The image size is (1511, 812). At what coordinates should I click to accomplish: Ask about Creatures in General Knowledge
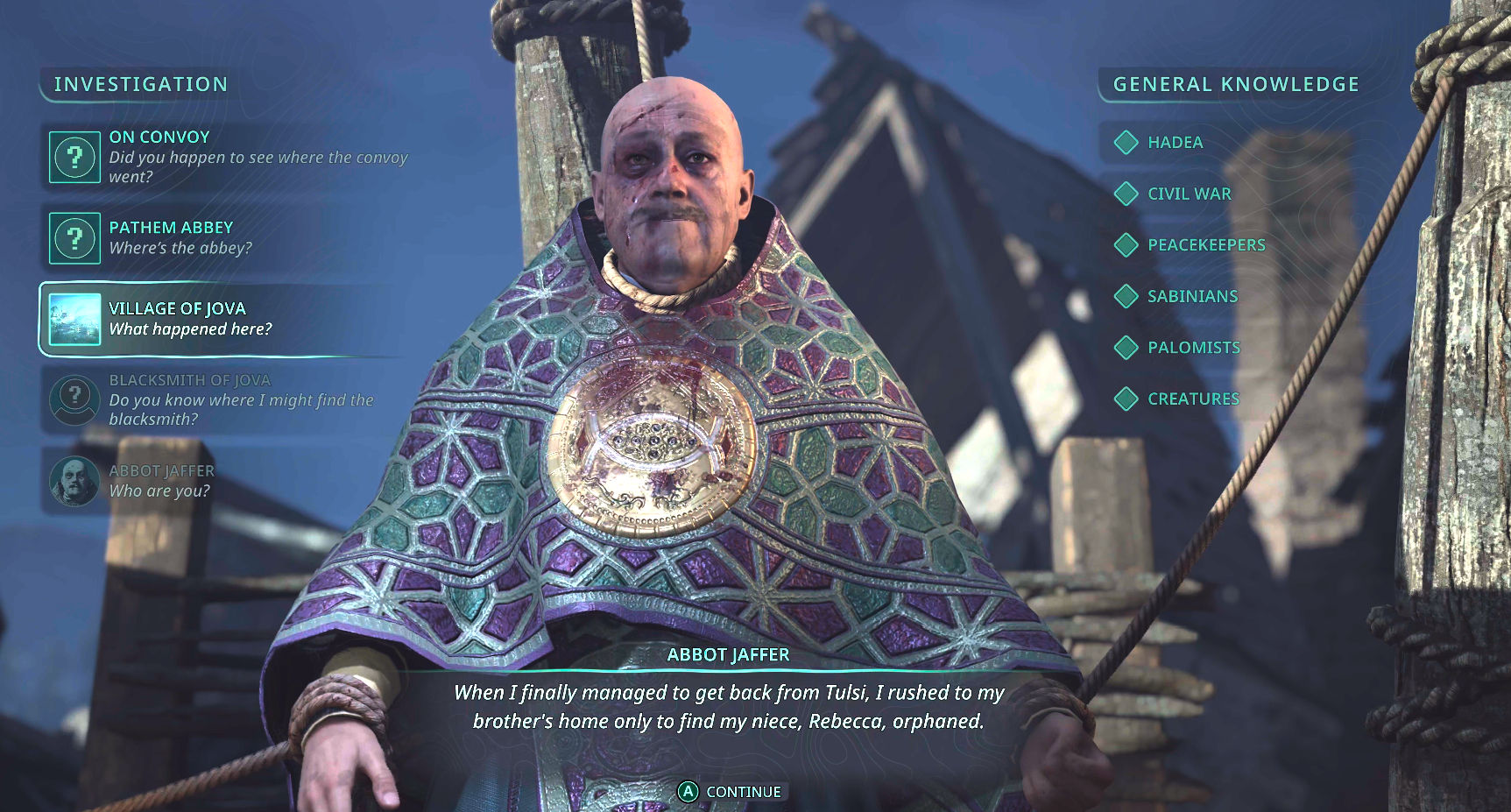click(x=1192, y=399)
